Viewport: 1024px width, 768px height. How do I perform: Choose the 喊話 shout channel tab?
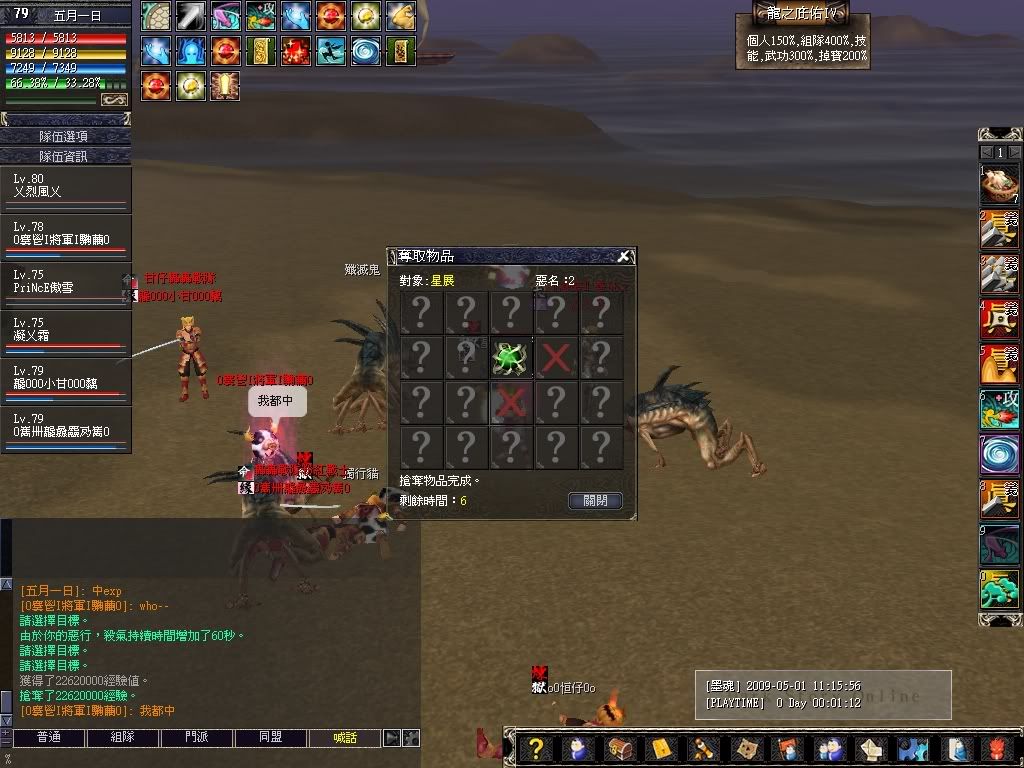[x=344, y=738]
